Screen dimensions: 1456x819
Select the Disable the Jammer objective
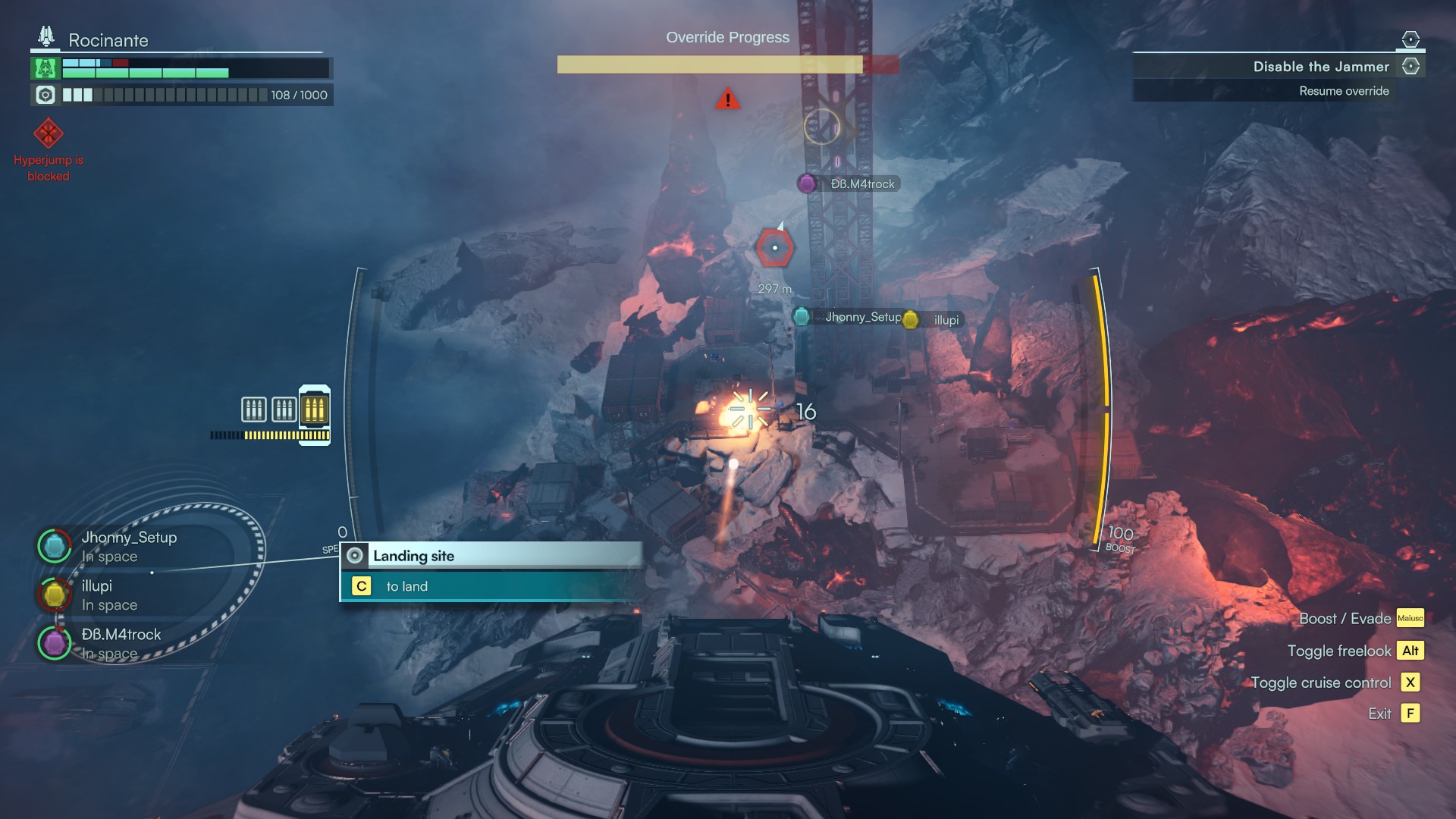pyautogui.click(x=1320, y=67)
